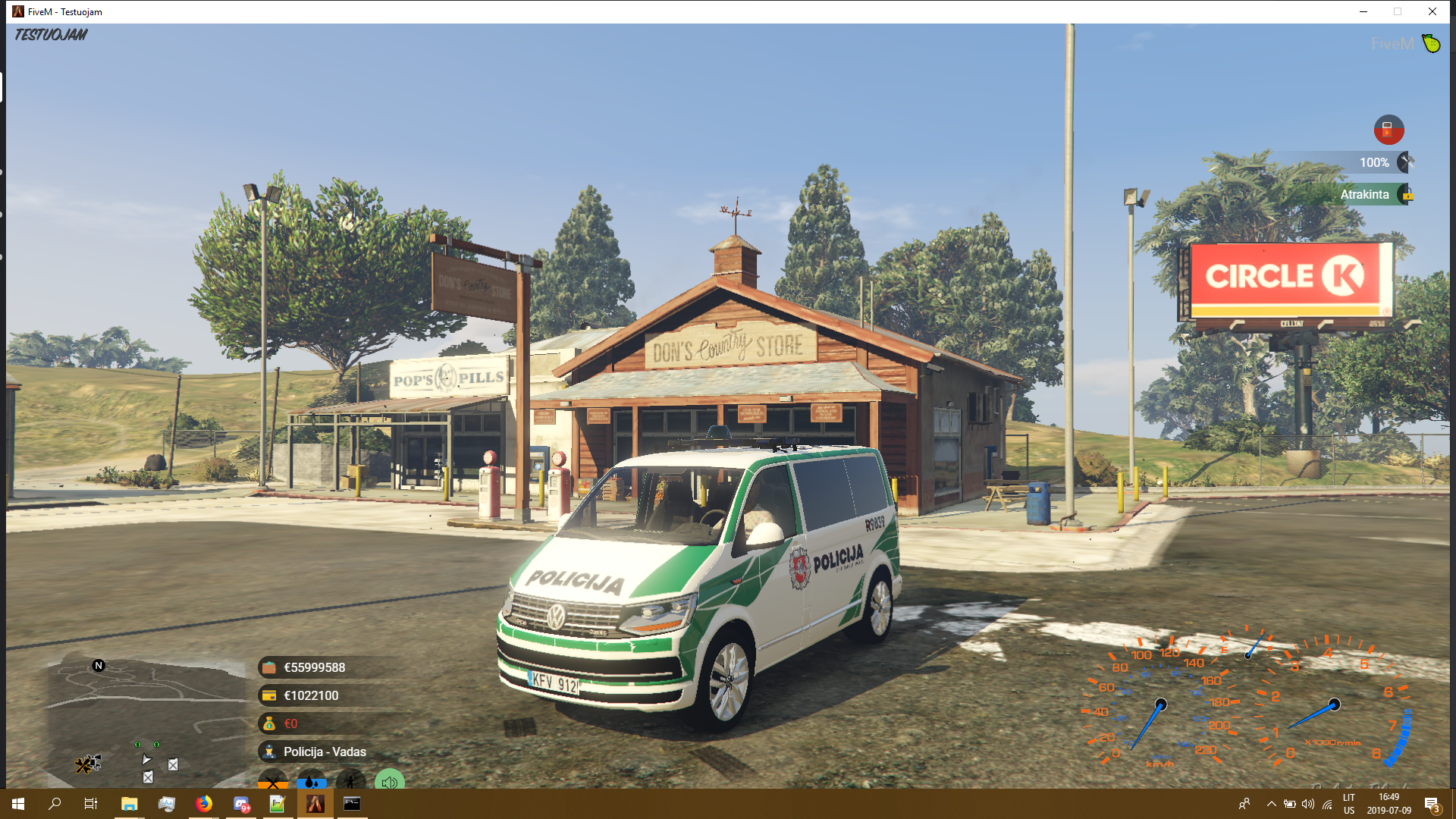Click the vehicle repair tools icon
The height and width of the screenshot is (819, 1456).
[x=1407, y=162]
